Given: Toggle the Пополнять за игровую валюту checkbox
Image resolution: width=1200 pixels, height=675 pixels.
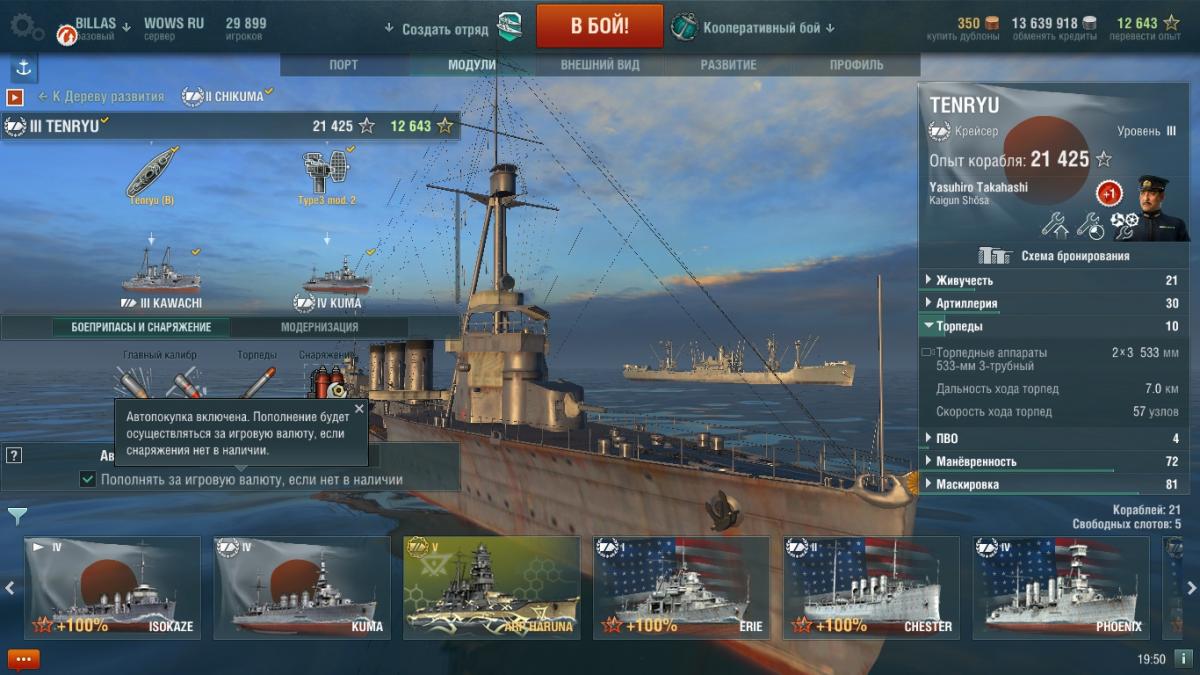Looking at the screenshot, I should pos(88,480).
